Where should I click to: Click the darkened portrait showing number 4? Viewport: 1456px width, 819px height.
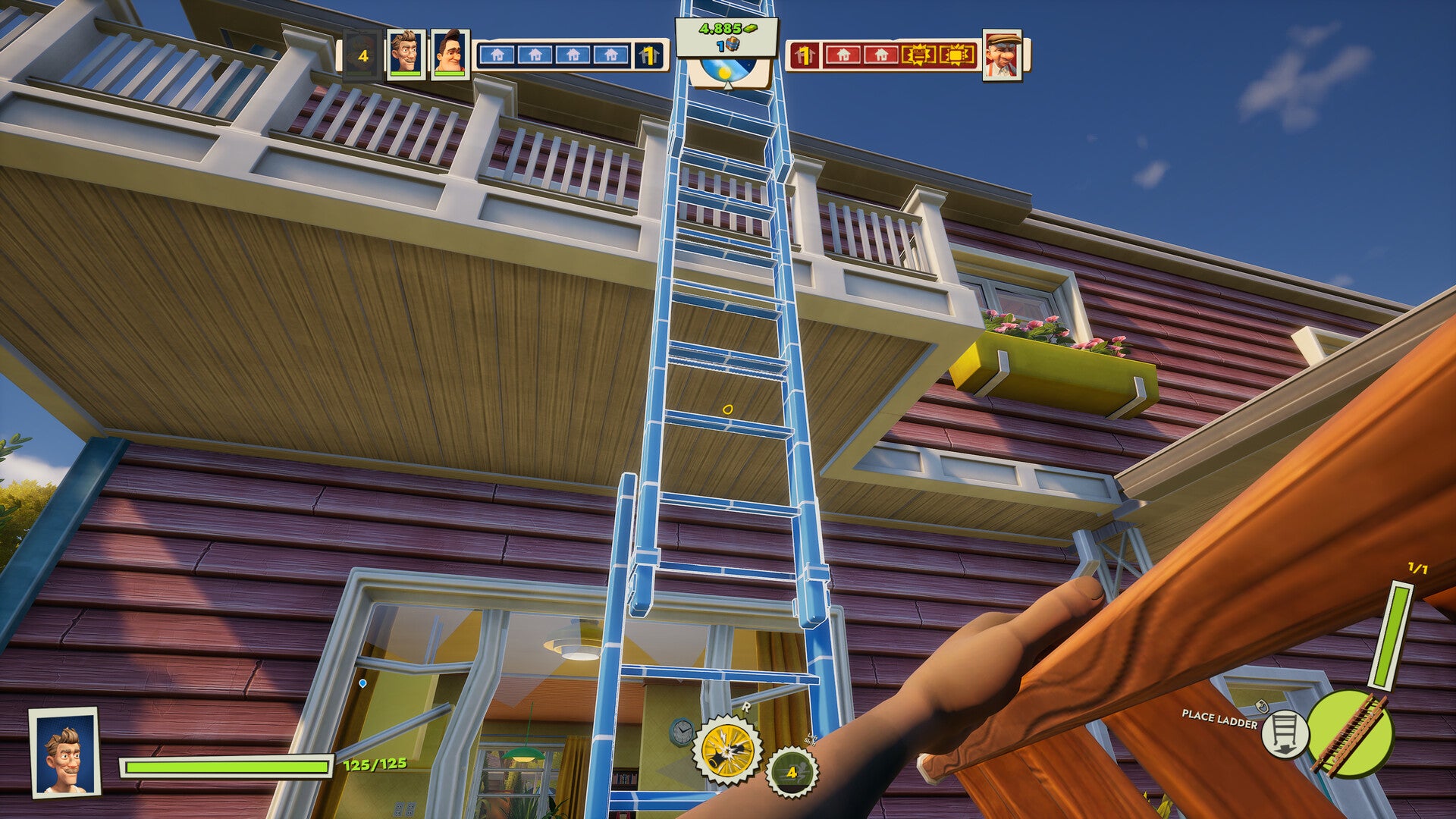[362, 55]
